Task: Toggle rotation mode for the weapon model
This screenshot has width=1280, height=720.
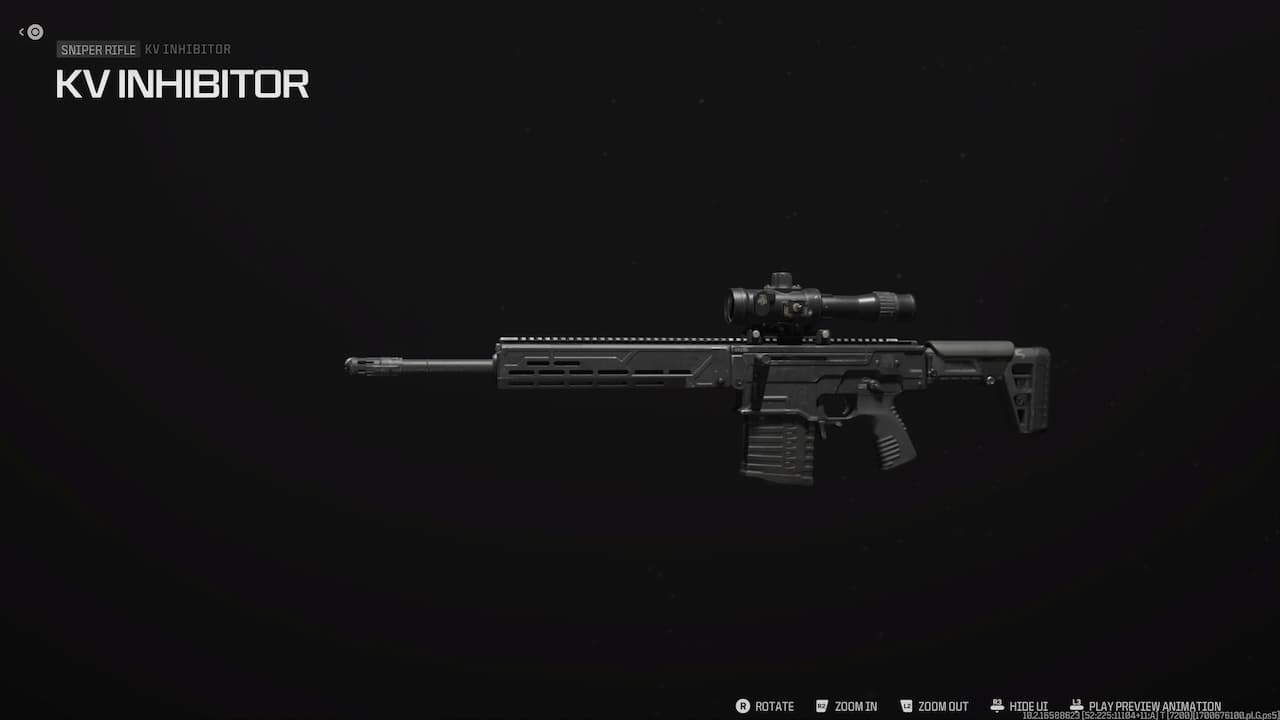Action: pyautogui.click(x=772, y=706)
